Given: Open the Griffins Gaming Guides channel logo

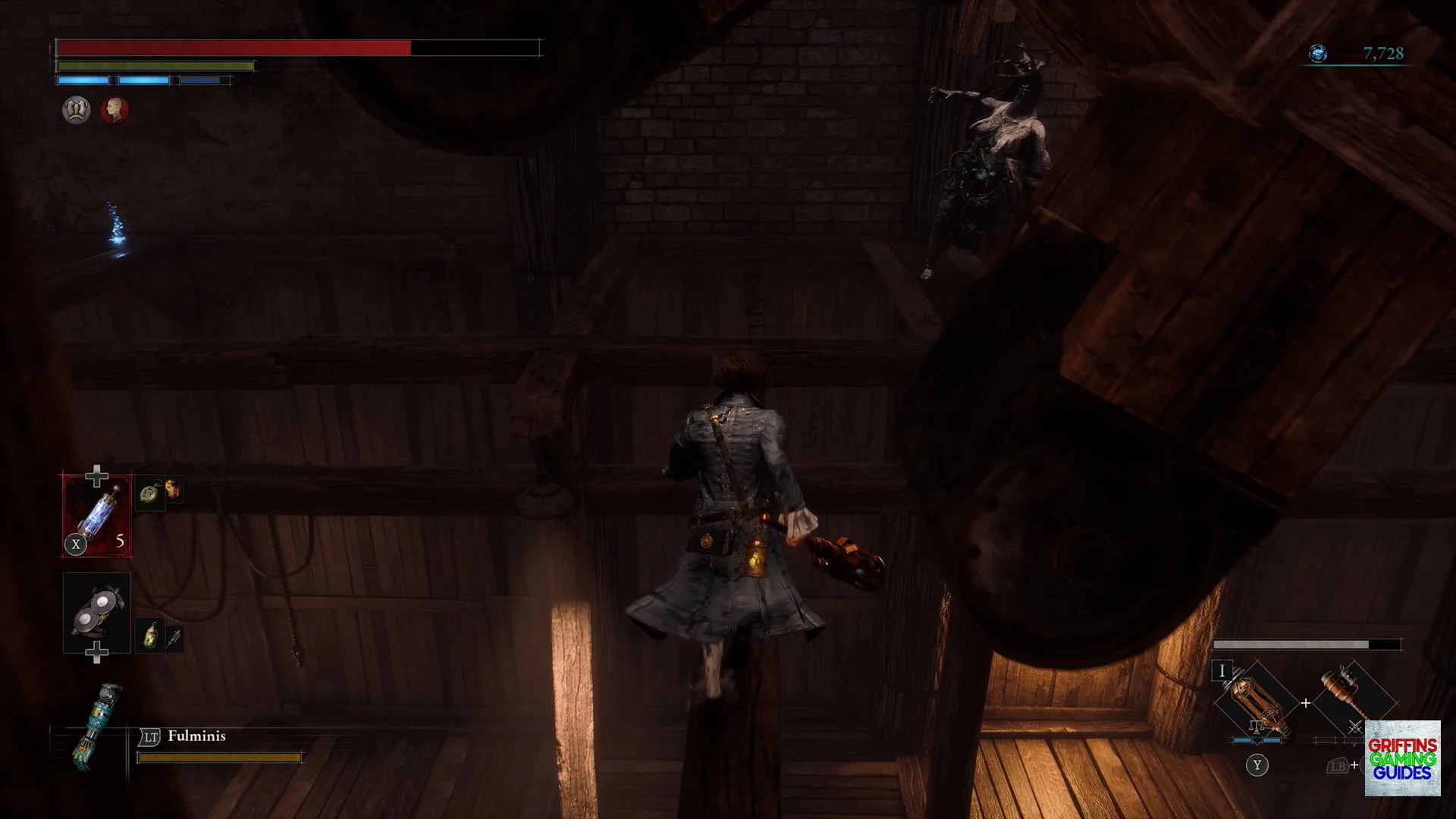Looking at the screenshot, I should [x=1402, y=758].
